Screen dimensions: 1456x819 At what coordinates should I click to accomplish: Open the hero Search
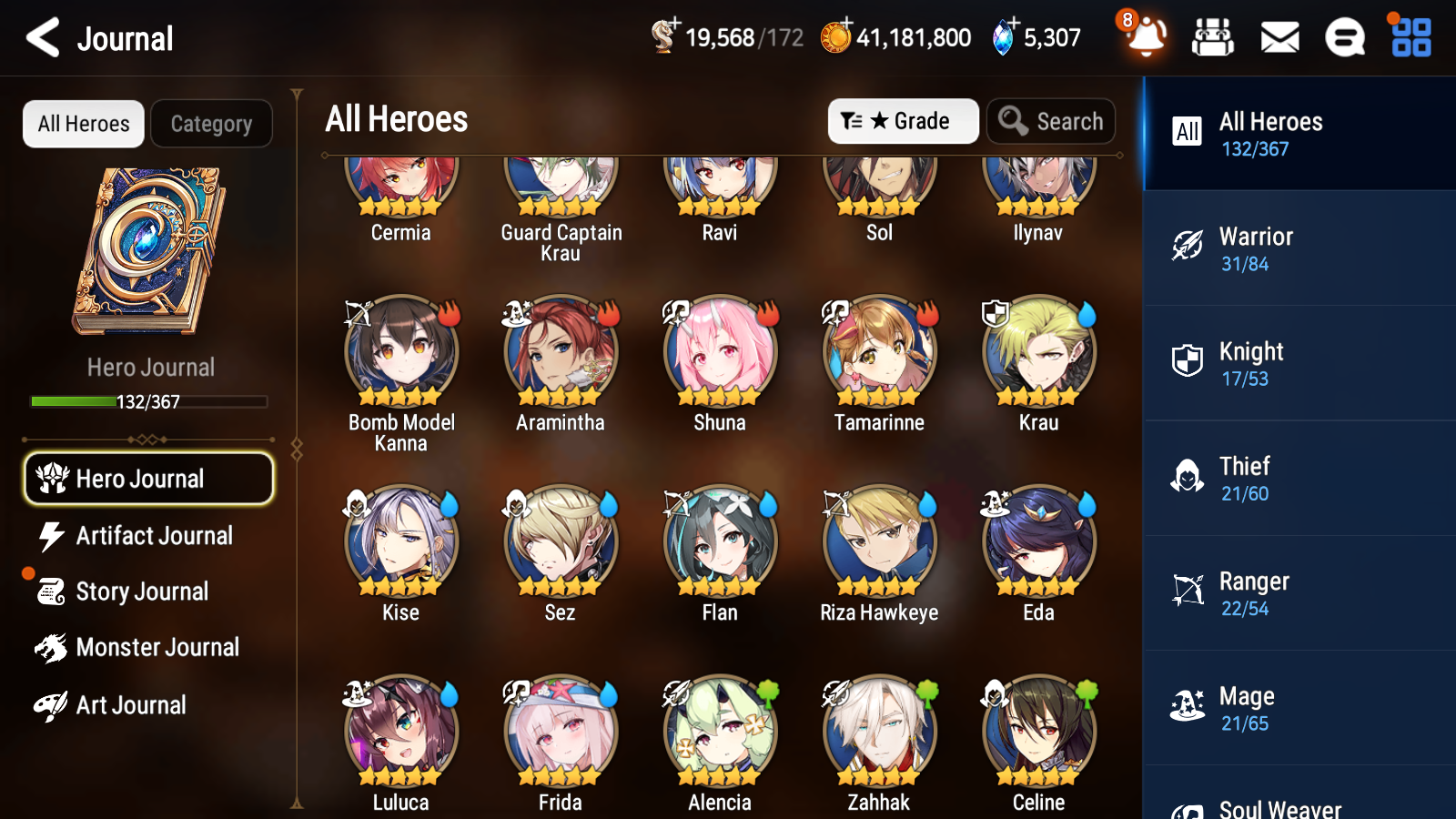pos(1050,120)
